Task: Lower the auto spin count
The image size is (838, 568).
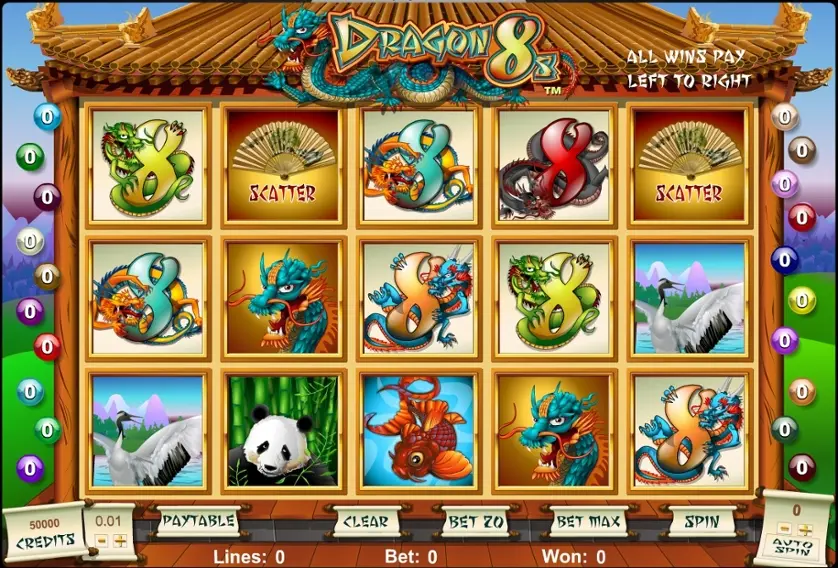Action: tap(783, 528)
